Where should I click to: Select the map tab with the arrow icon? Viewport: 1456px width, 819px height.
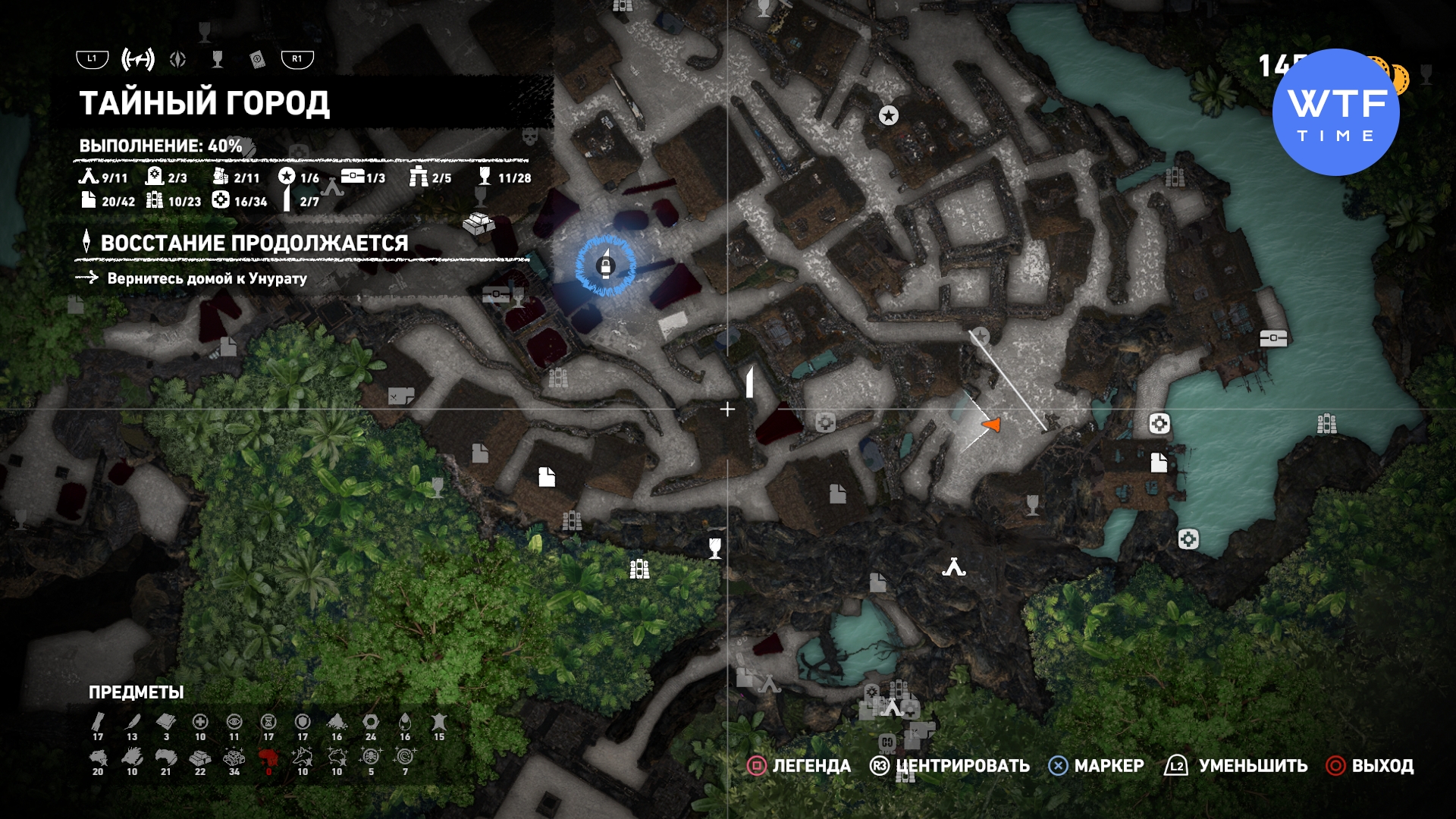click(138, 59)
